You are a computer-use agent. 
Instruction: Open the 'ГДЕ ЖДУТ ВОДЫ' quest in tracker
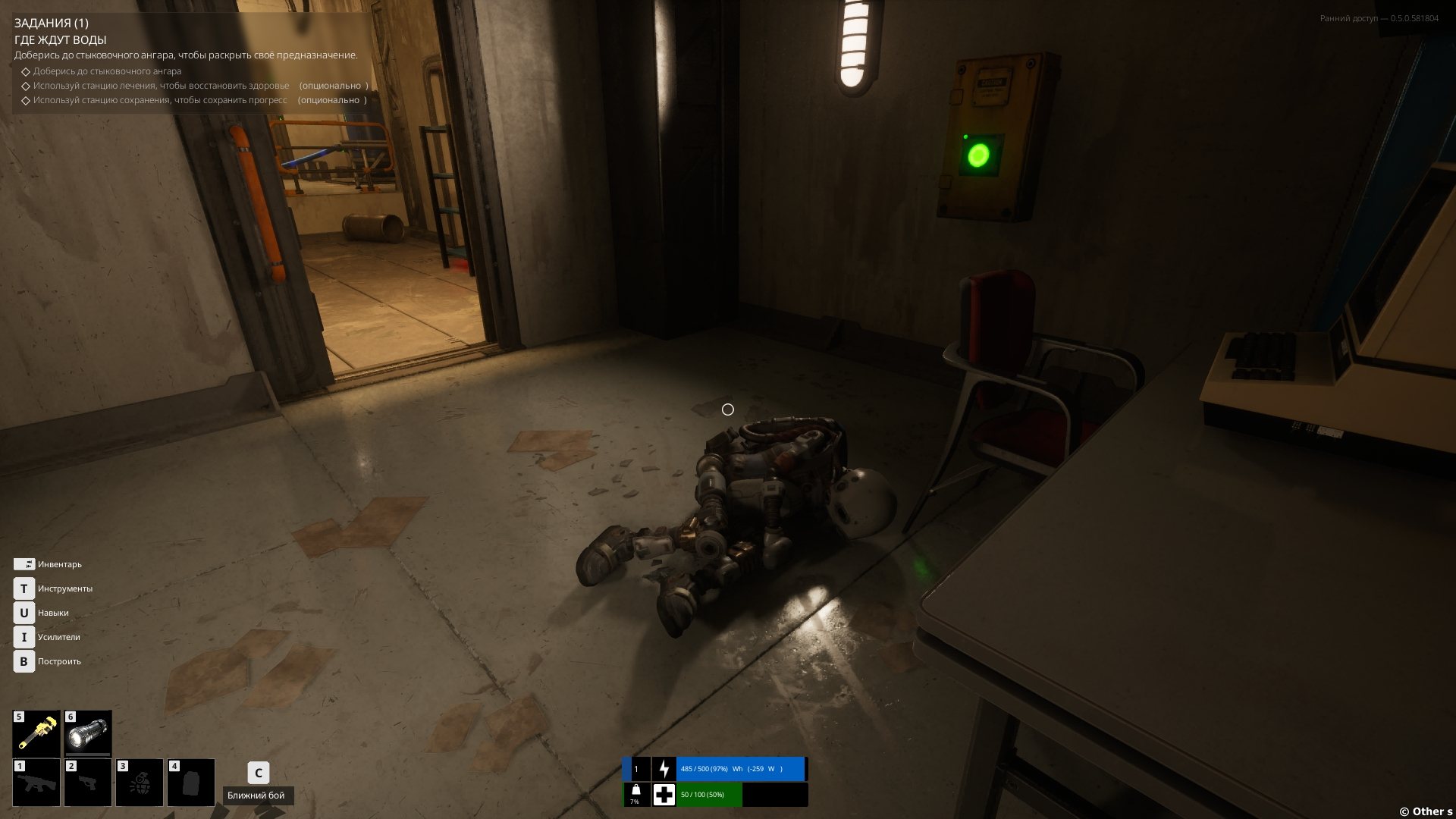click(x=60, y=39)
